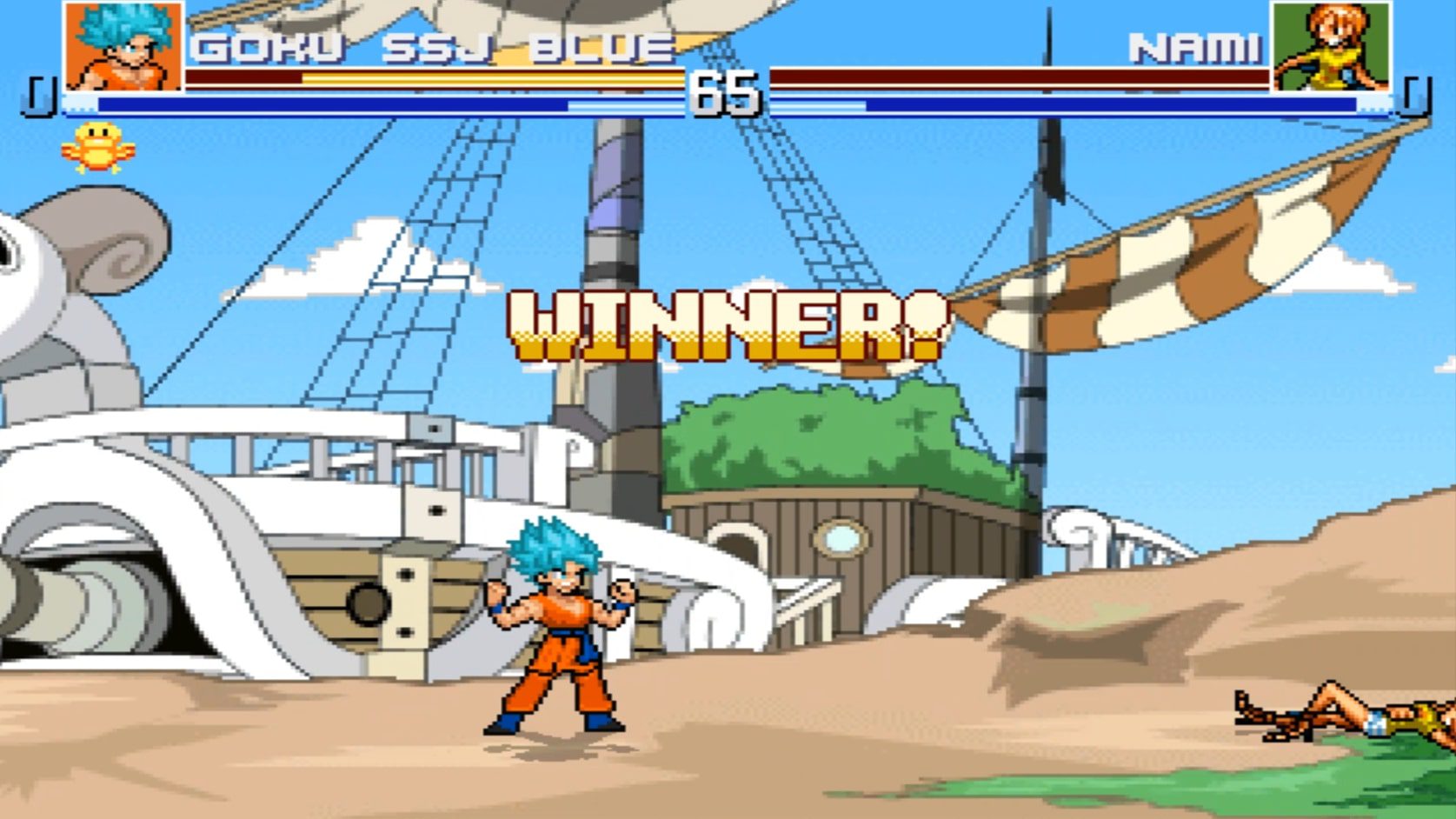The image size is (1456, 819).
Task: Select Nami's character portrait
Action: click(1331, 46)
